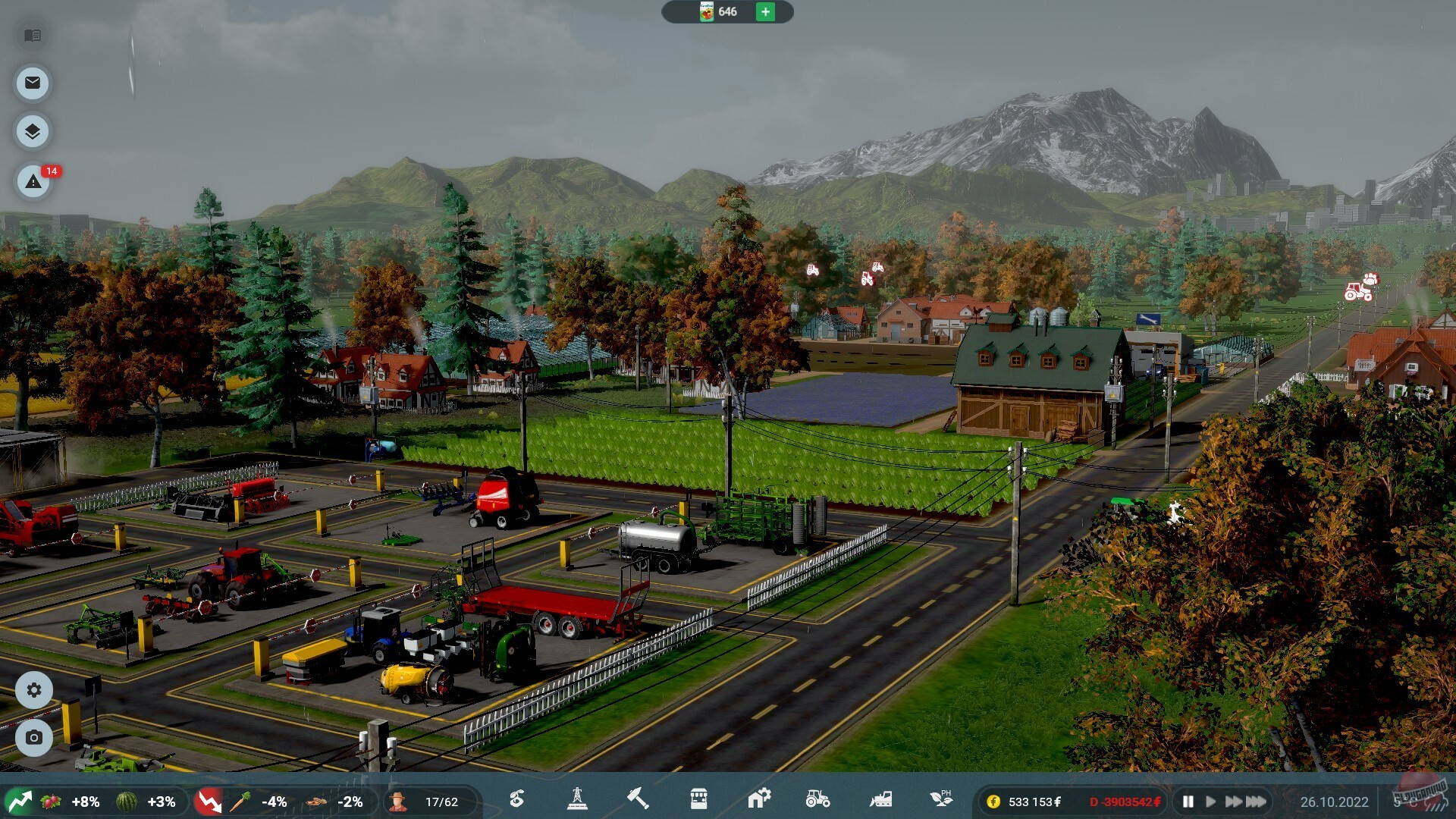Pause the game with the pause control
Image resolution: width=1456 pixels, height=819 pixels.
tap(1187, 801)
